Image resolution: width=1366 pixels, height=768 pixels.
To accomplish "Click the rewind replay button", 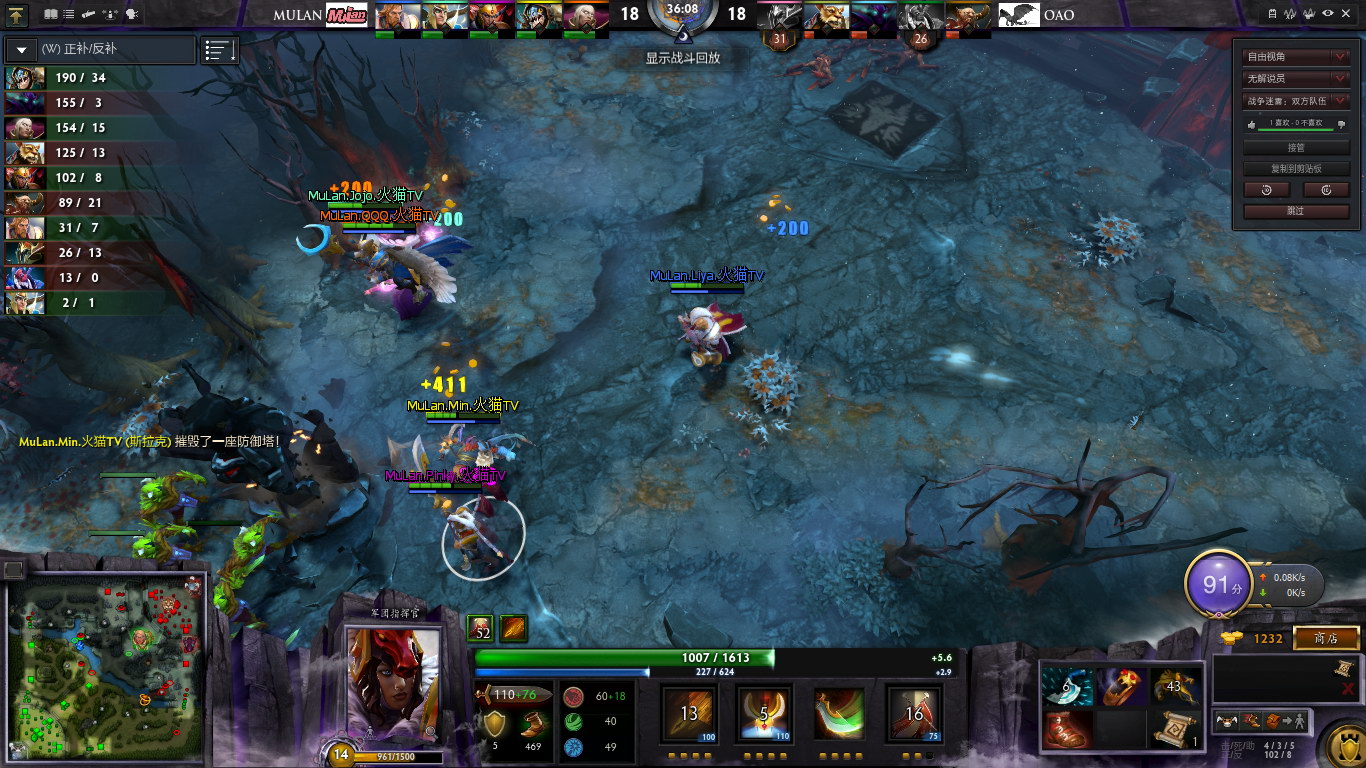I will pos(1267,189).
